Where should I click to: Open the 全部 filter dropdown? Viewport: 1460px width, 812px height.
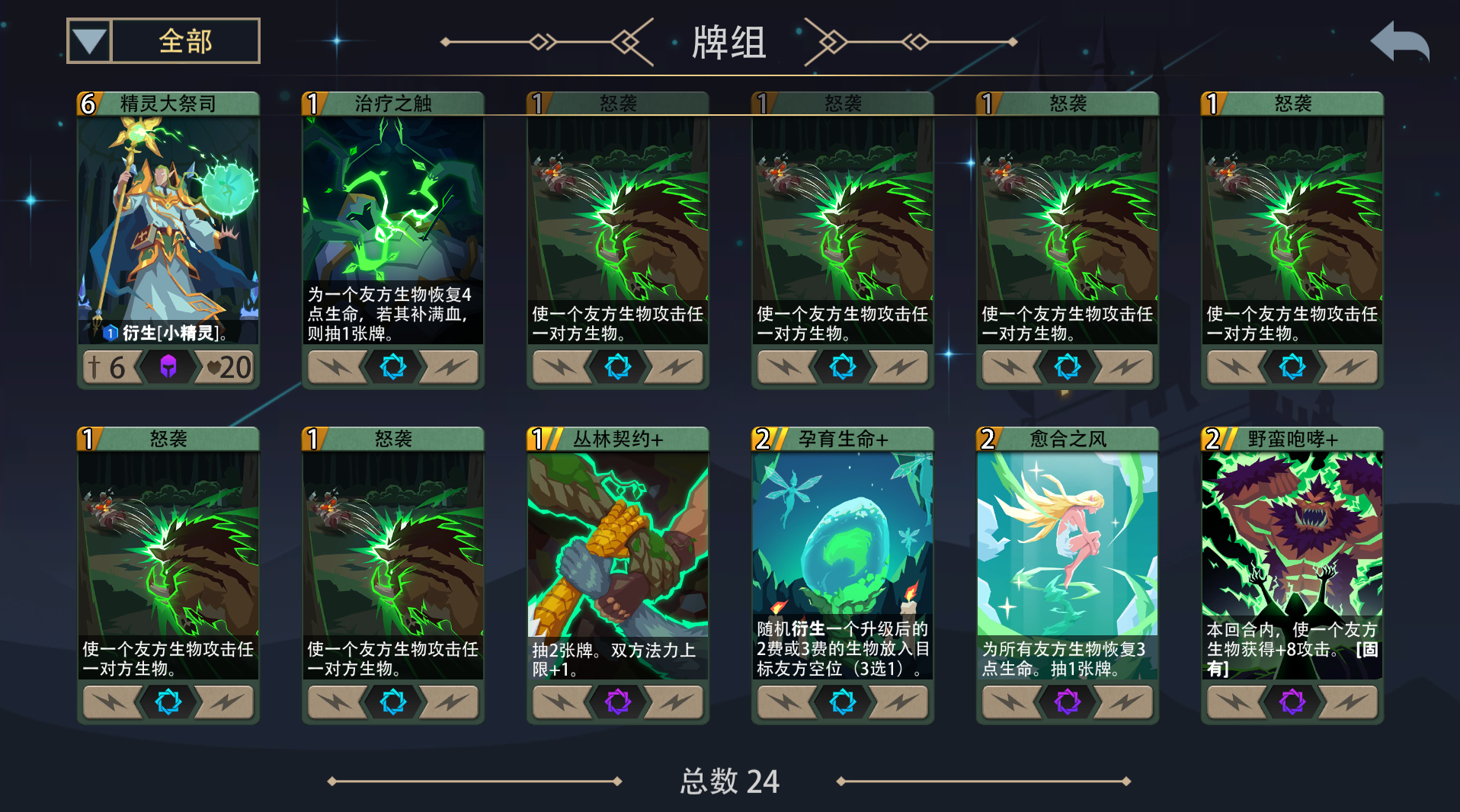pyautogui.click(x=162, y=40)
